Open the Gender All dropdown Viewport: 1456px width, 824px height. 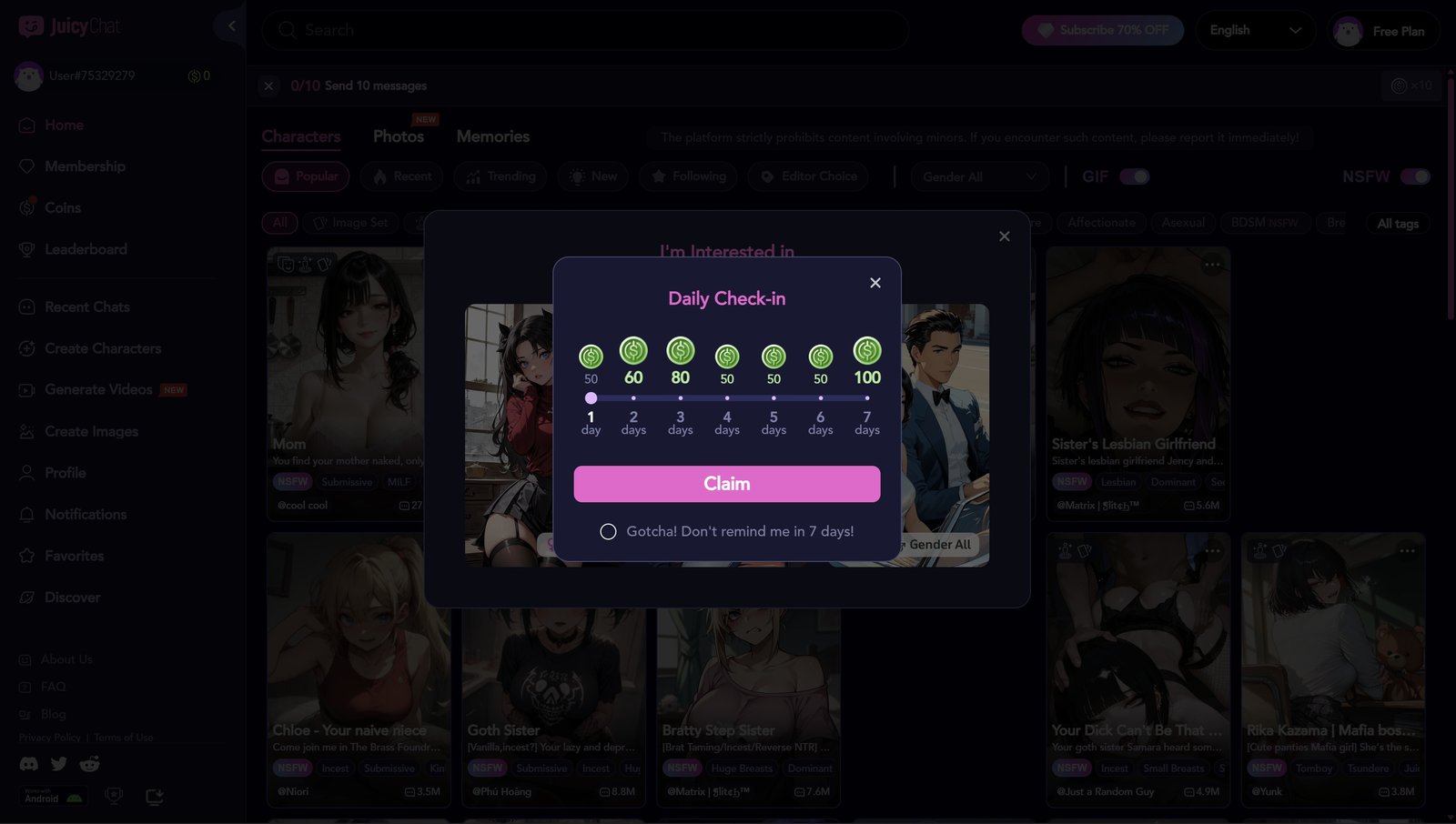click(979, 176)
